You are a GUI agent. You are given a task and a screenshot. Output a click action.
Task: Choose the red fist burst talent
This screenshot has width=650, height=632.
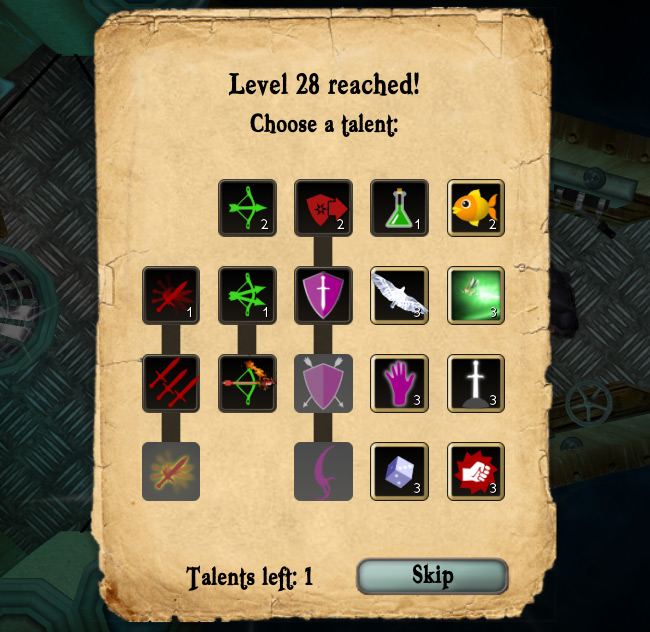(476, 471)
